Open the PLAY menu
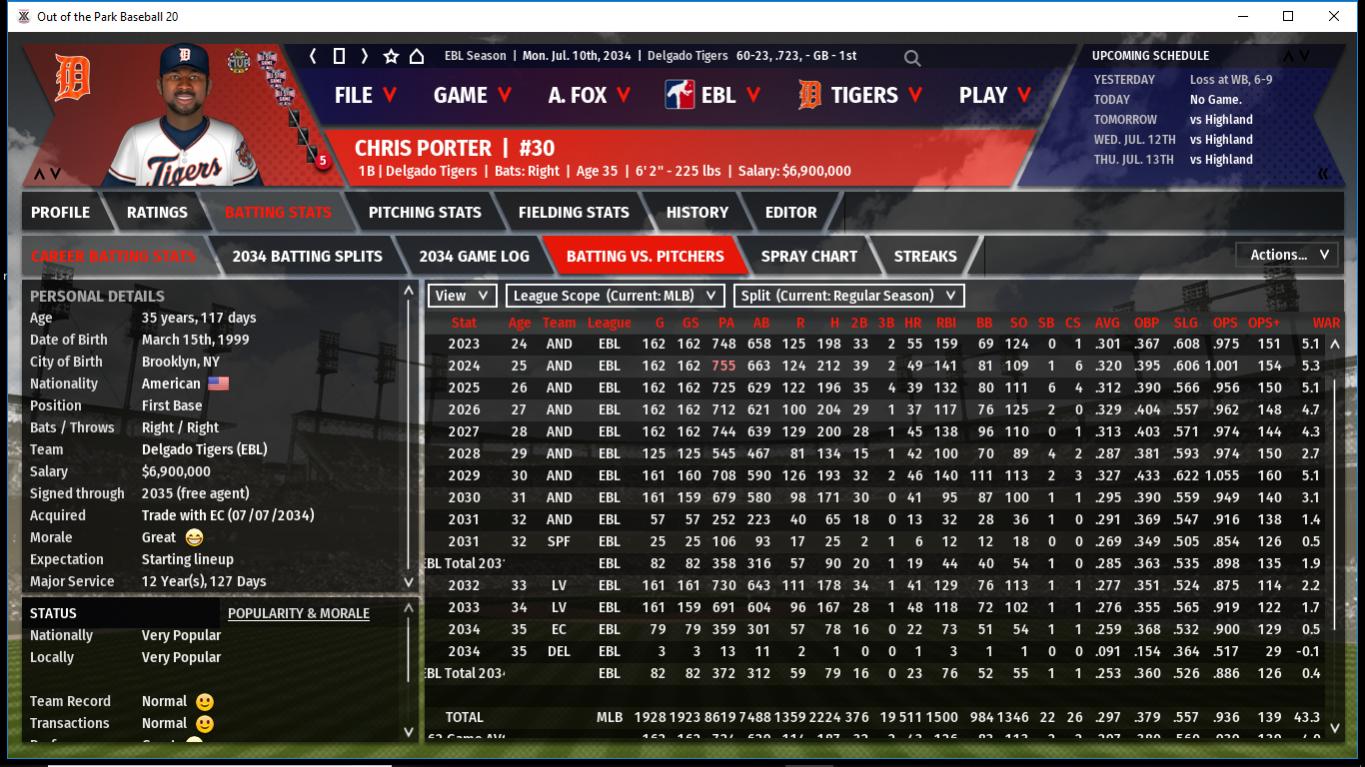 pyautogui.click(x=994, y=95)
